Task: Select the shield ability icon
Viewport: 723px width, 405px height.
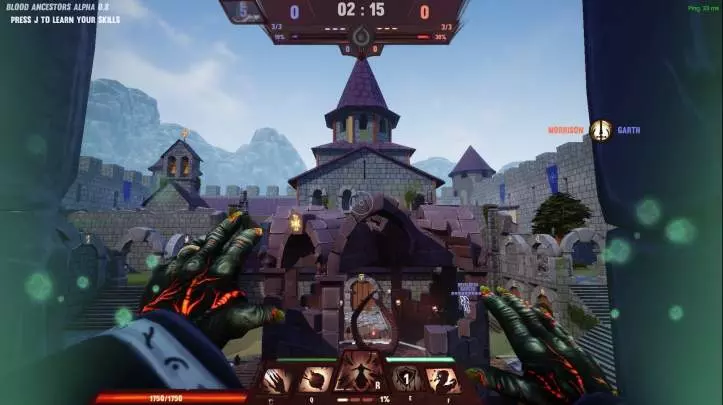Action: point(405,380)
